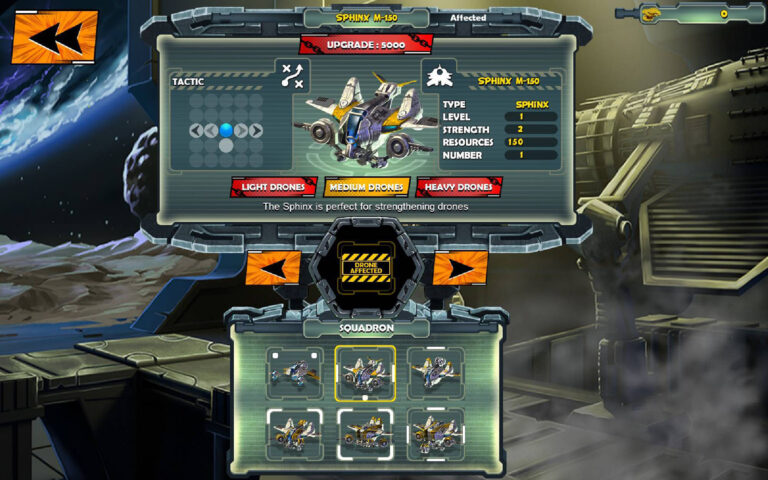Click the blue dot in the tactic grid
Image resolution: width=768 pixels, height=480 pixels.
click(x=226, y=129)
